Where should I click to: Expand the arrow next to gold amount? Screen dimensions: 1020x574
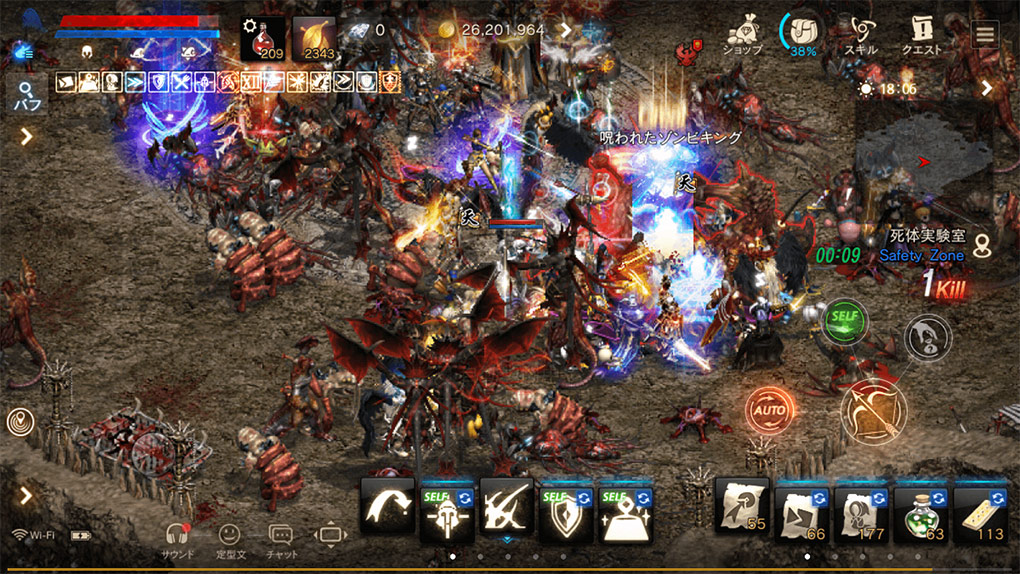point(565,30)
